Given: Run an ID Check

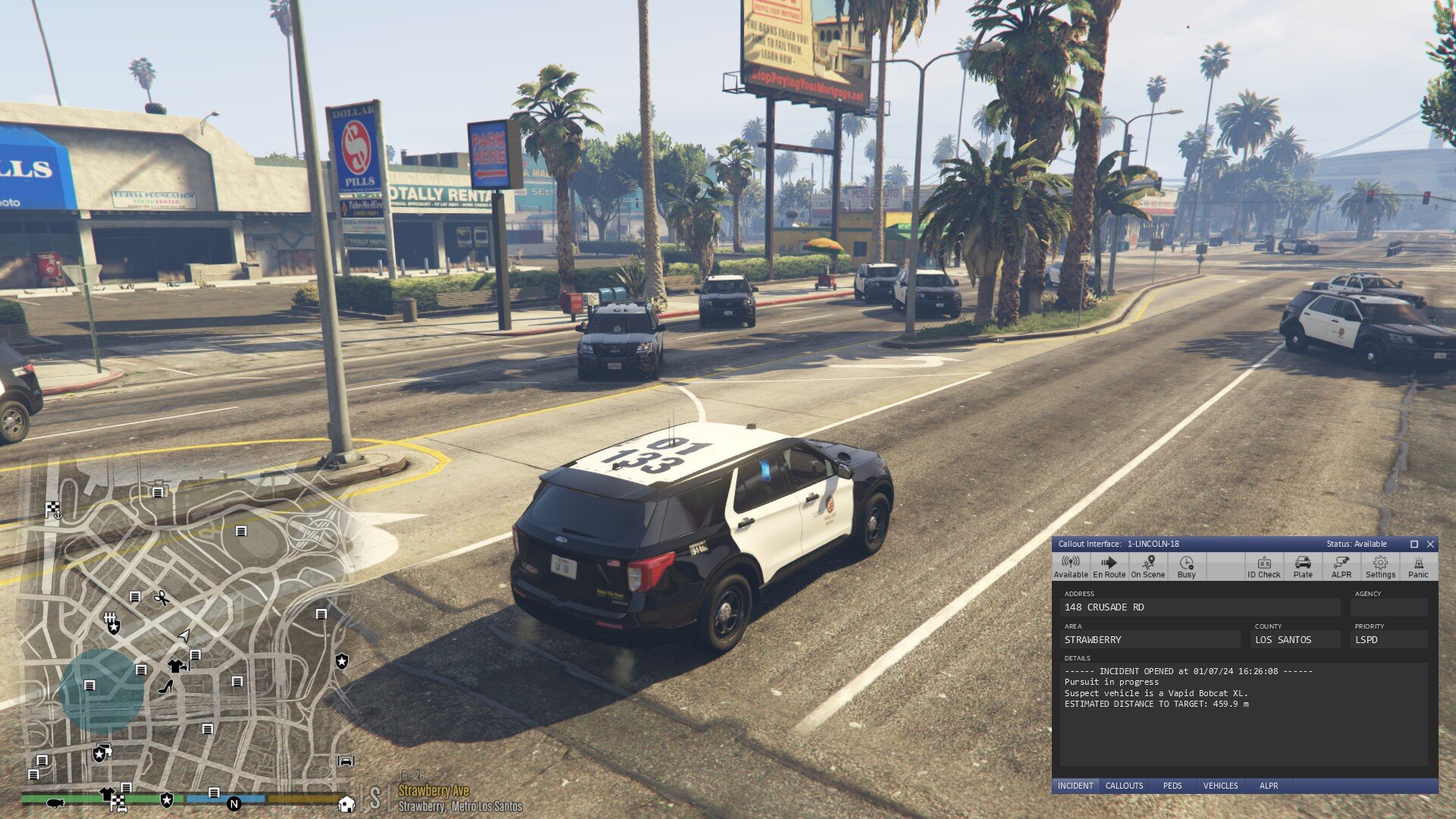Looking at the screenshot, I should tap(1263, 566).
